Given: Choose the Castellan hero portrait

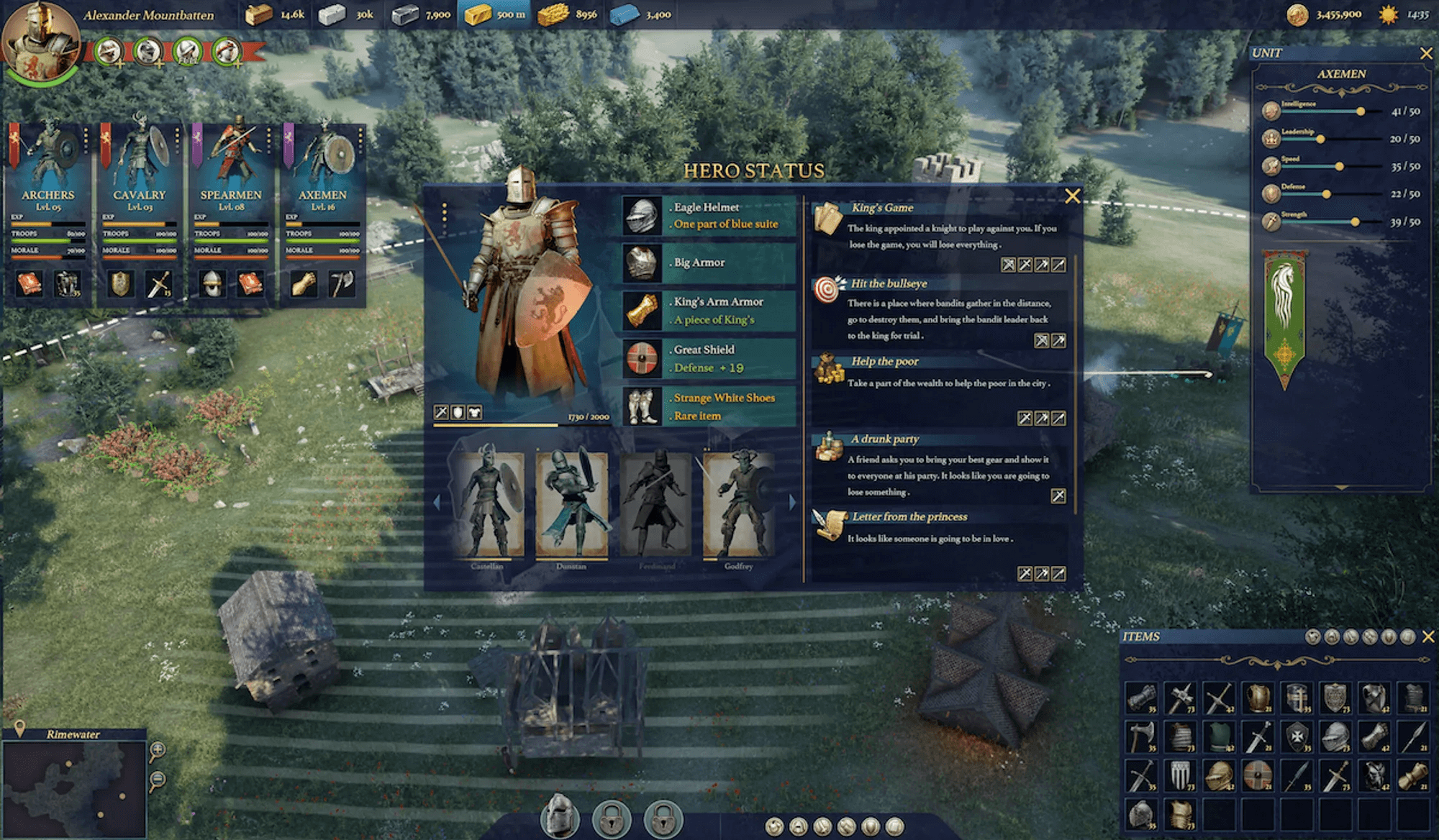Looking at the screenshot, I should click(x=488, y=505).
